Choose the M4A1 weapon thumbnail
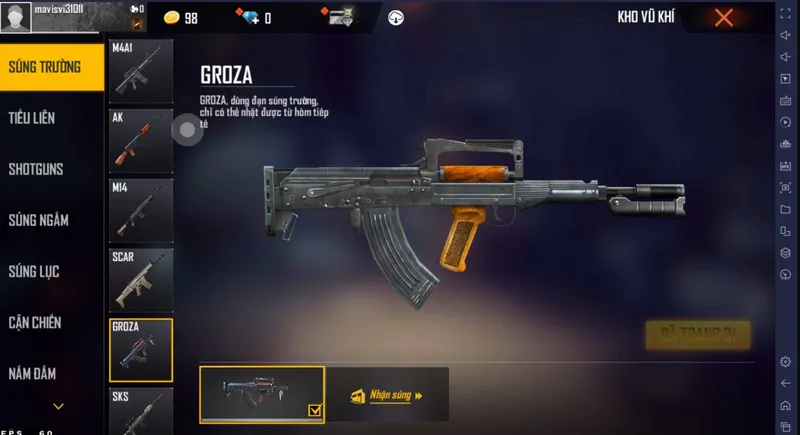The image size is (800, 435). [140, 70]
